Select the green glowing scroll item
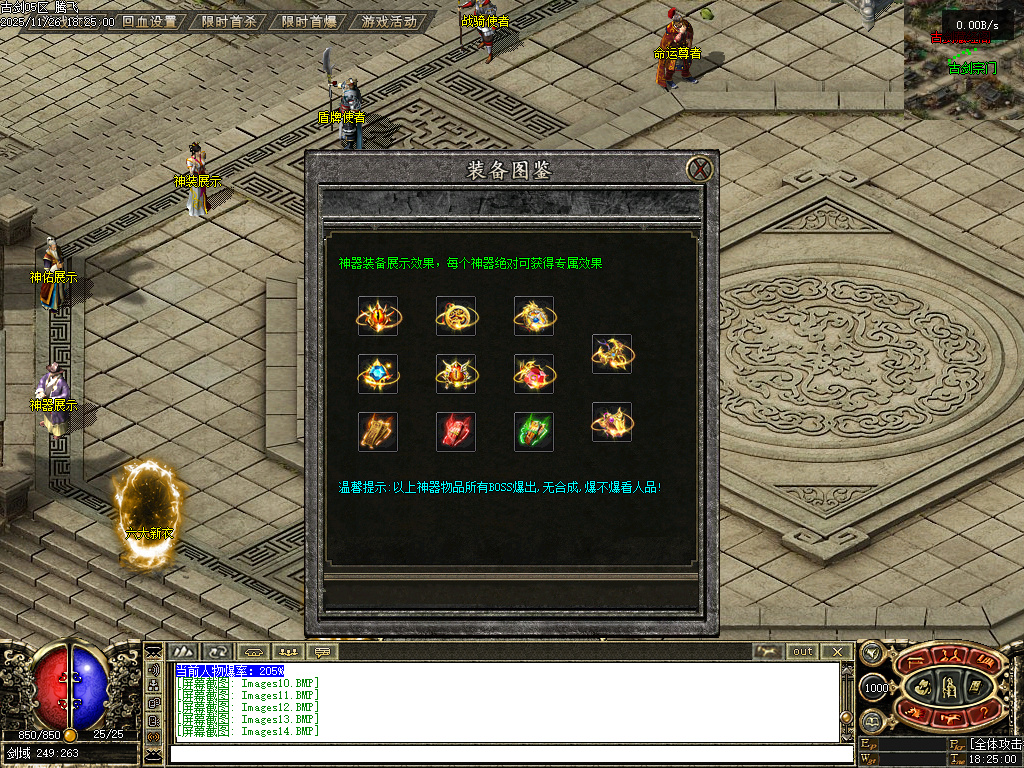Viewport: 1024px width, 768px height. pos(534,432)
